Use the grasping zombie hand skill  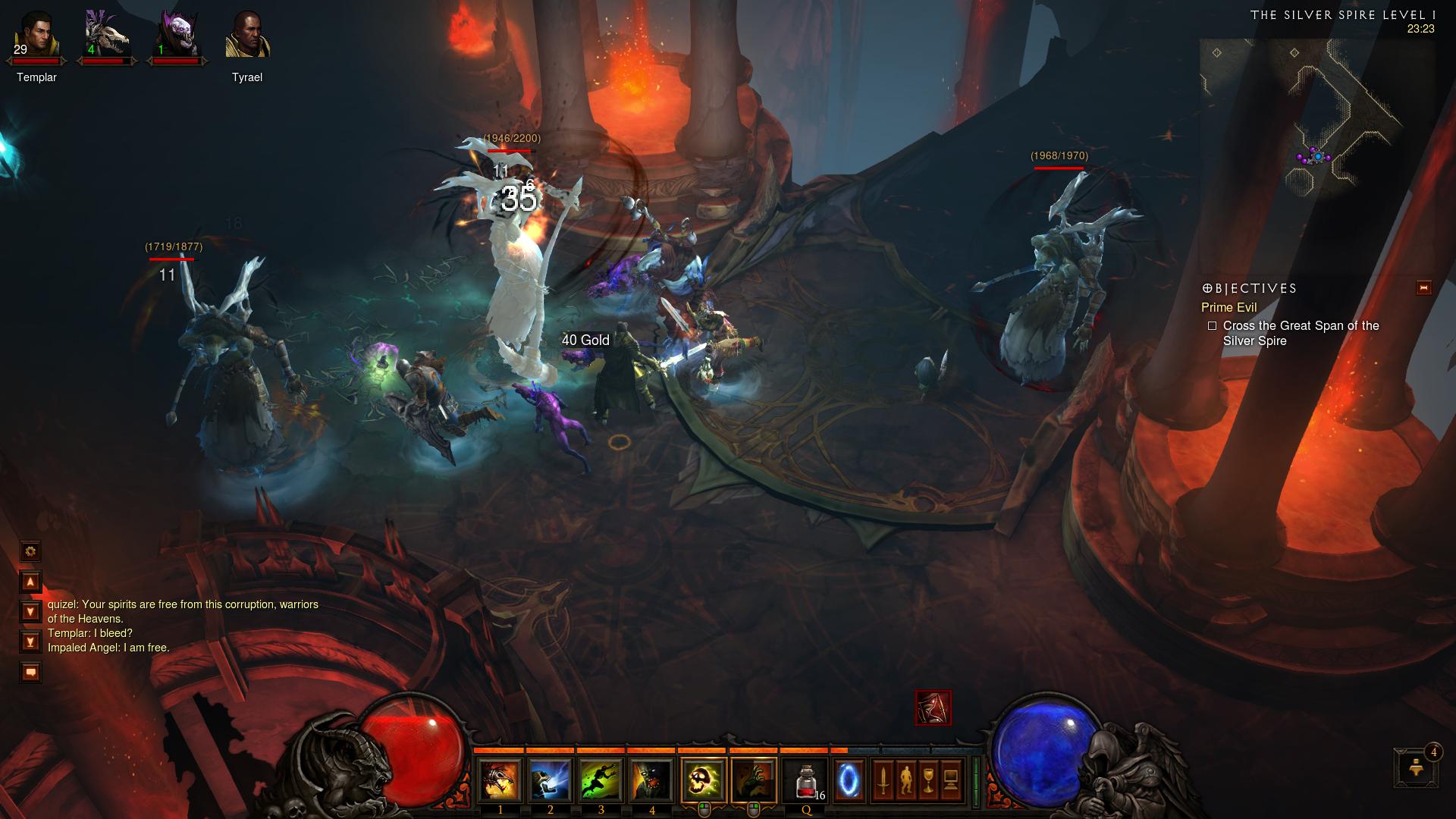tap(754, 780)
